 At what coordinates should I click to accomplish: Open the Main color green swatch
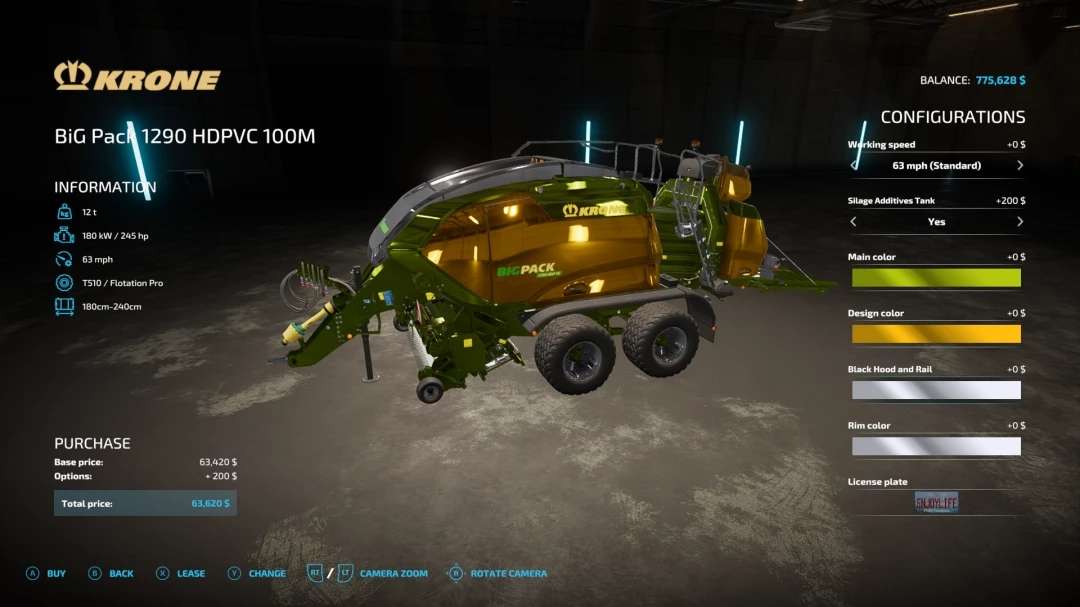[935, 278]
